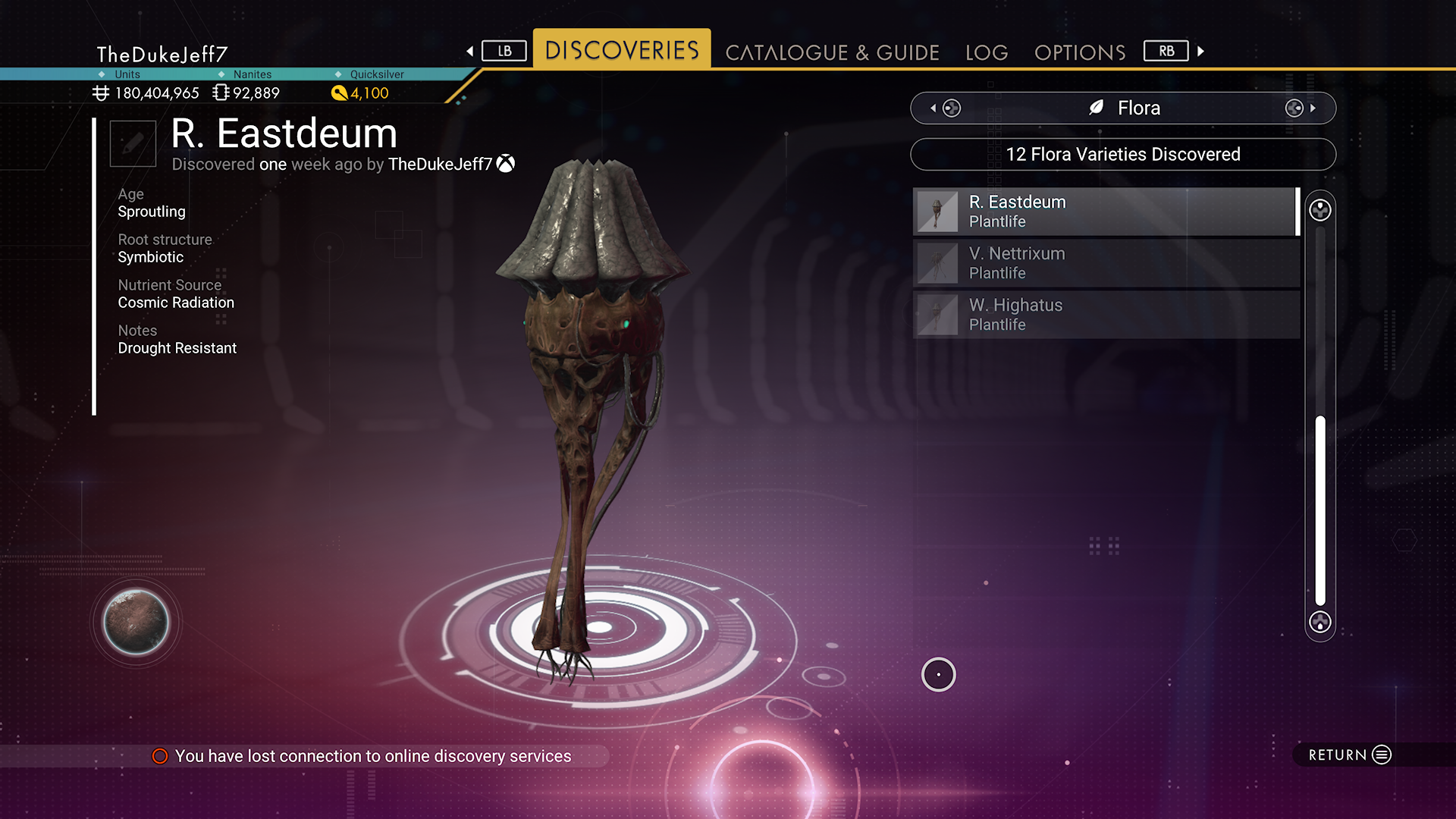The width and height of the screenshot is (1456, 819).
Task: Click the scroll-down control below the flora scrollbar
Action: pyautogui.click(x=1320, y=623)
